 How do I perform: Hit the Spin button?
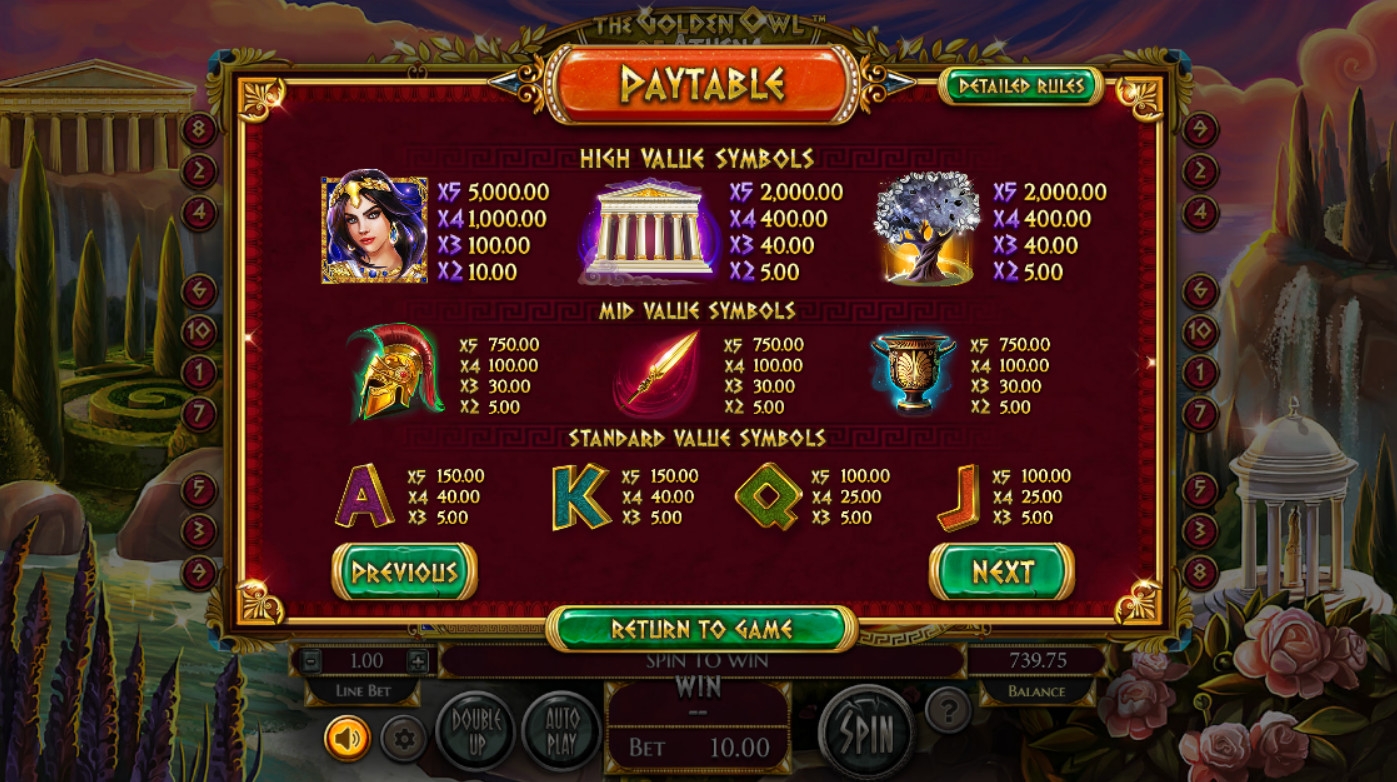866,732
